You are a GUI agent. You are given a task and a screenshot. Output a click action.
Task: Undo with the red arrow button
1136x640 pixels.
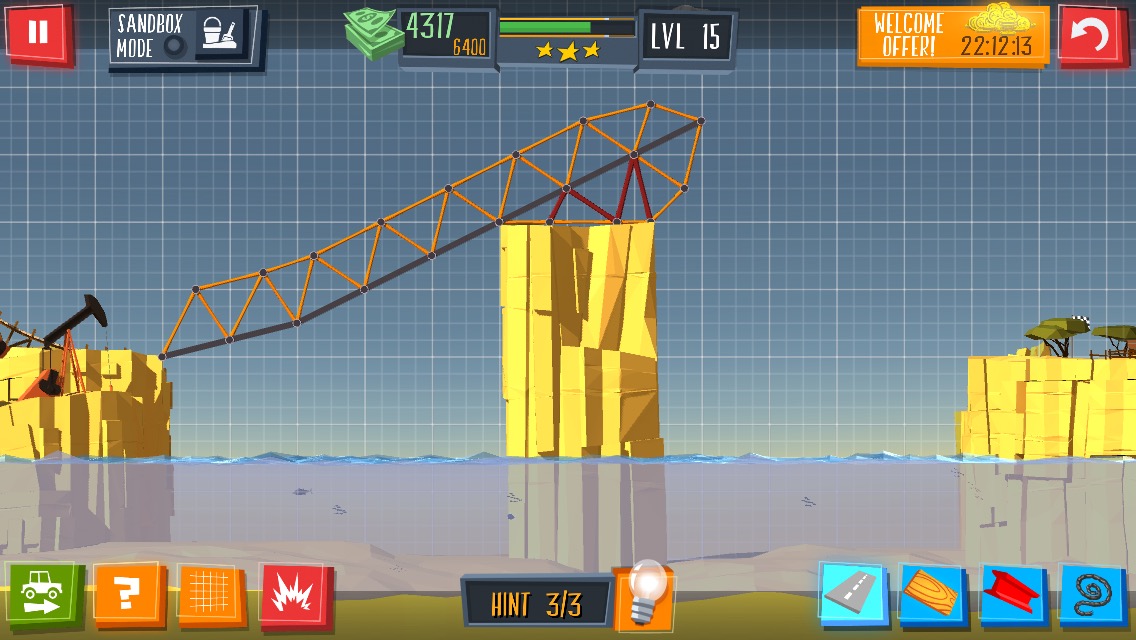point(1090,36)
